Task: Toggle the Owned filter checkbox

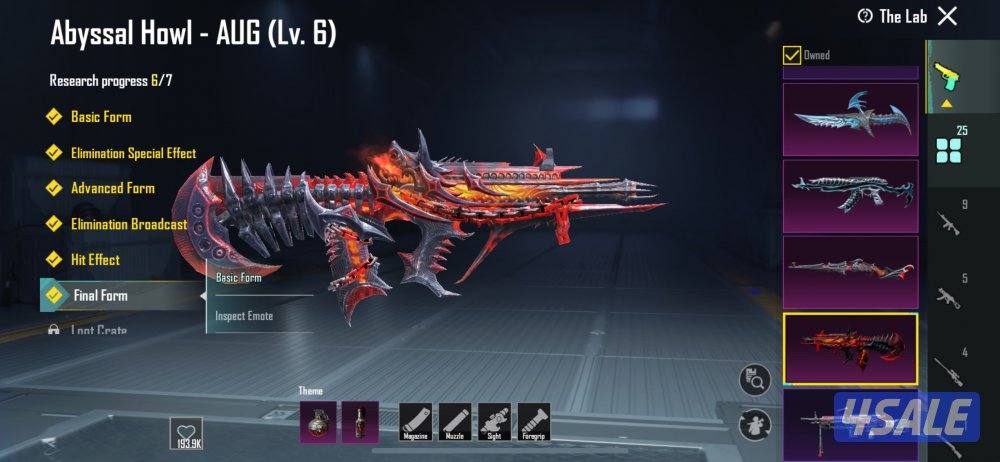Action: point(792,55)
